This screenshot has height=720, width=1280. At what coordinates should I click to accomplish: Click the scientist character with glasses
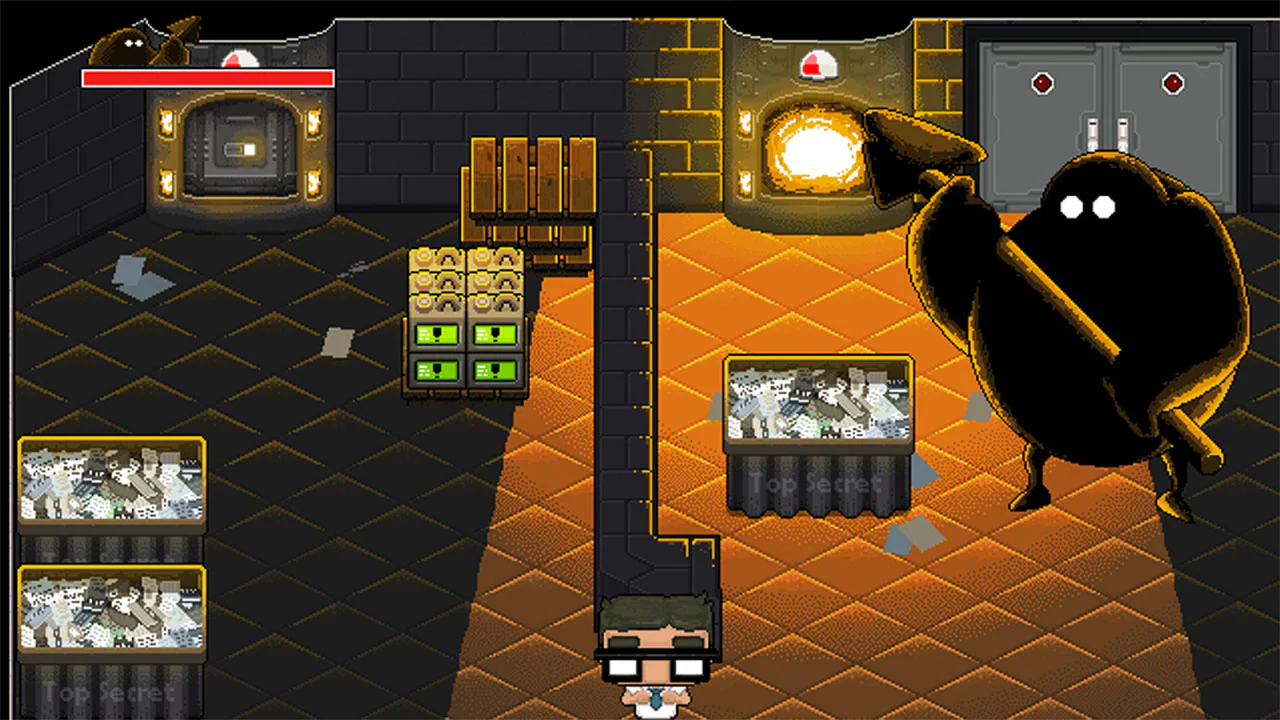tap(655, 650)
